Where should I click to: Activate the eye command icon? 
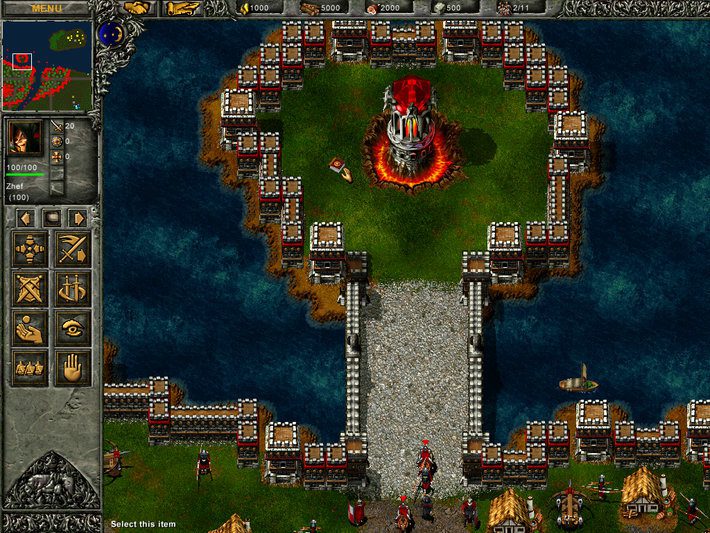tap(72, 328)
